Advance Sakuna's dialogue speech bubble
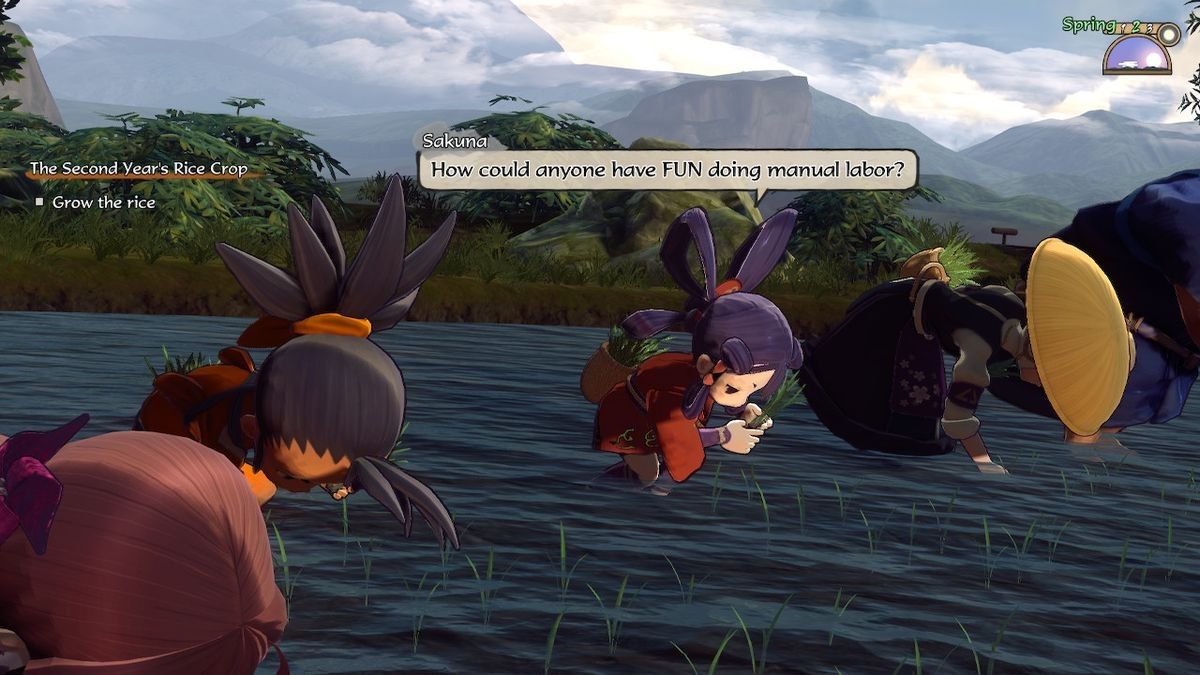1200x675 pixels. click(667, 170)
